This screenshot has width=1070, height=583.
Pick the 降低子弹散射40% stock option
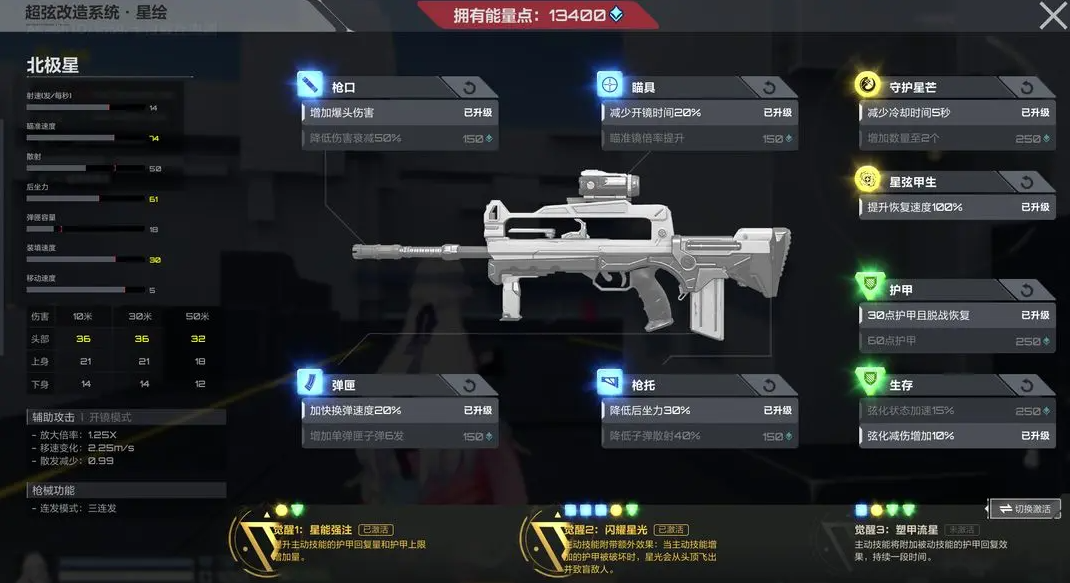pyautogui.click(x=698, y=436)
